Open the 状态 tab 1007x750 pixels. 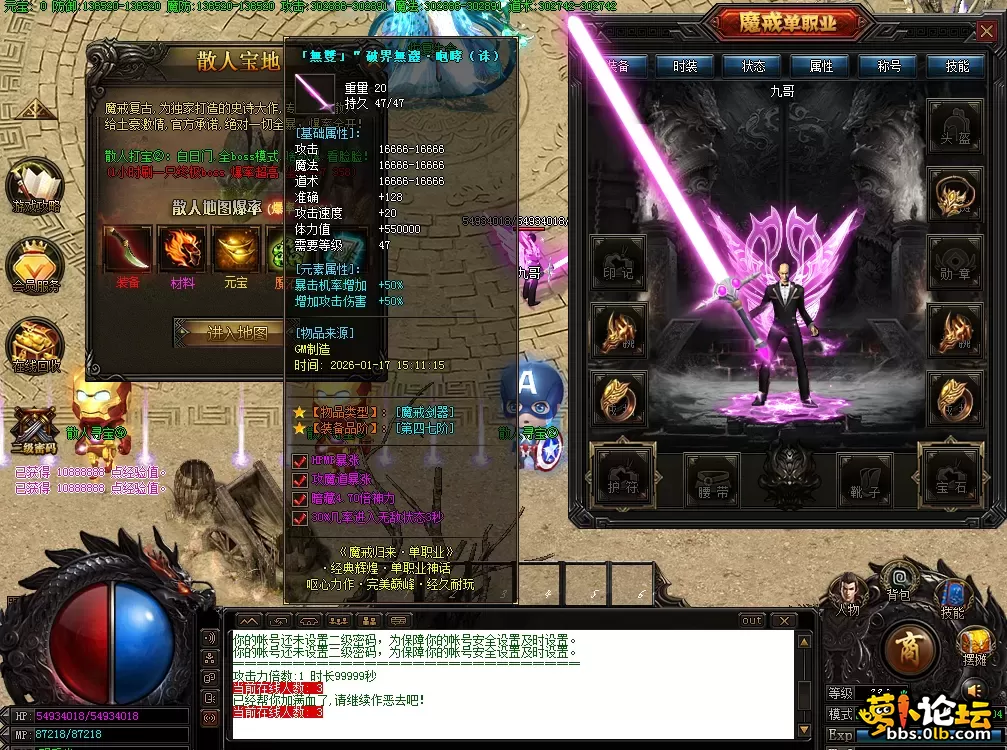point(753,66)
